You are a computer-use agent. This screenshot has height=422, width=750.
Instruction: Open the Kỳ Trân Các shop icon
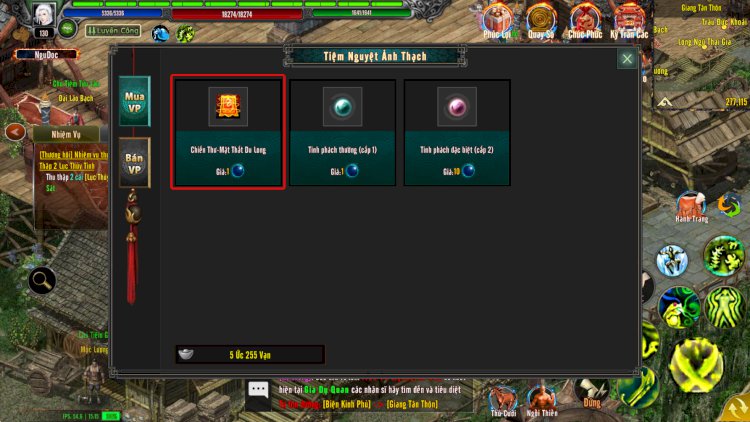(629, 20)
